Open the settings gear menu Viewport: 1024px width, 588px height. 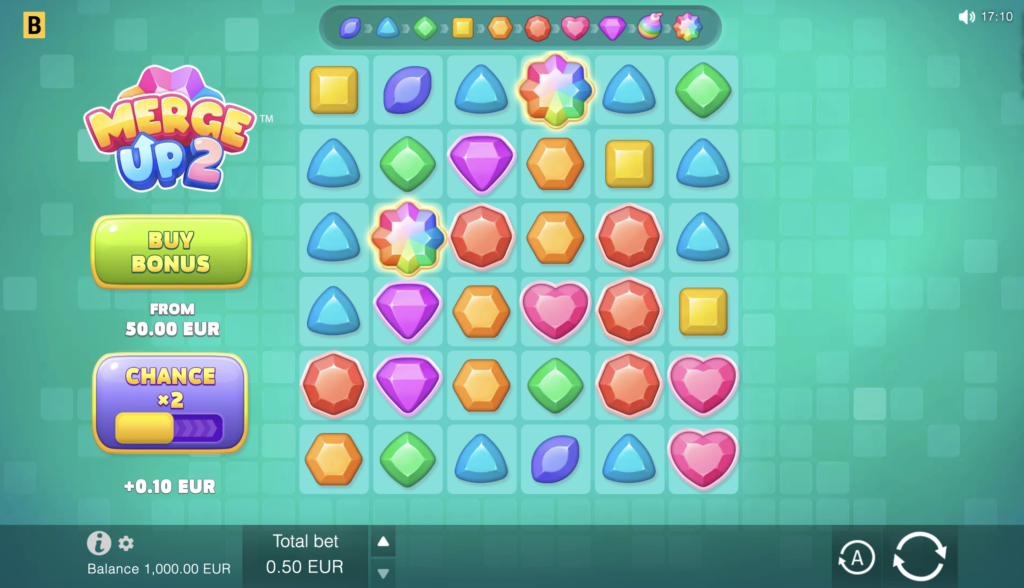click(x=126, y=543)
